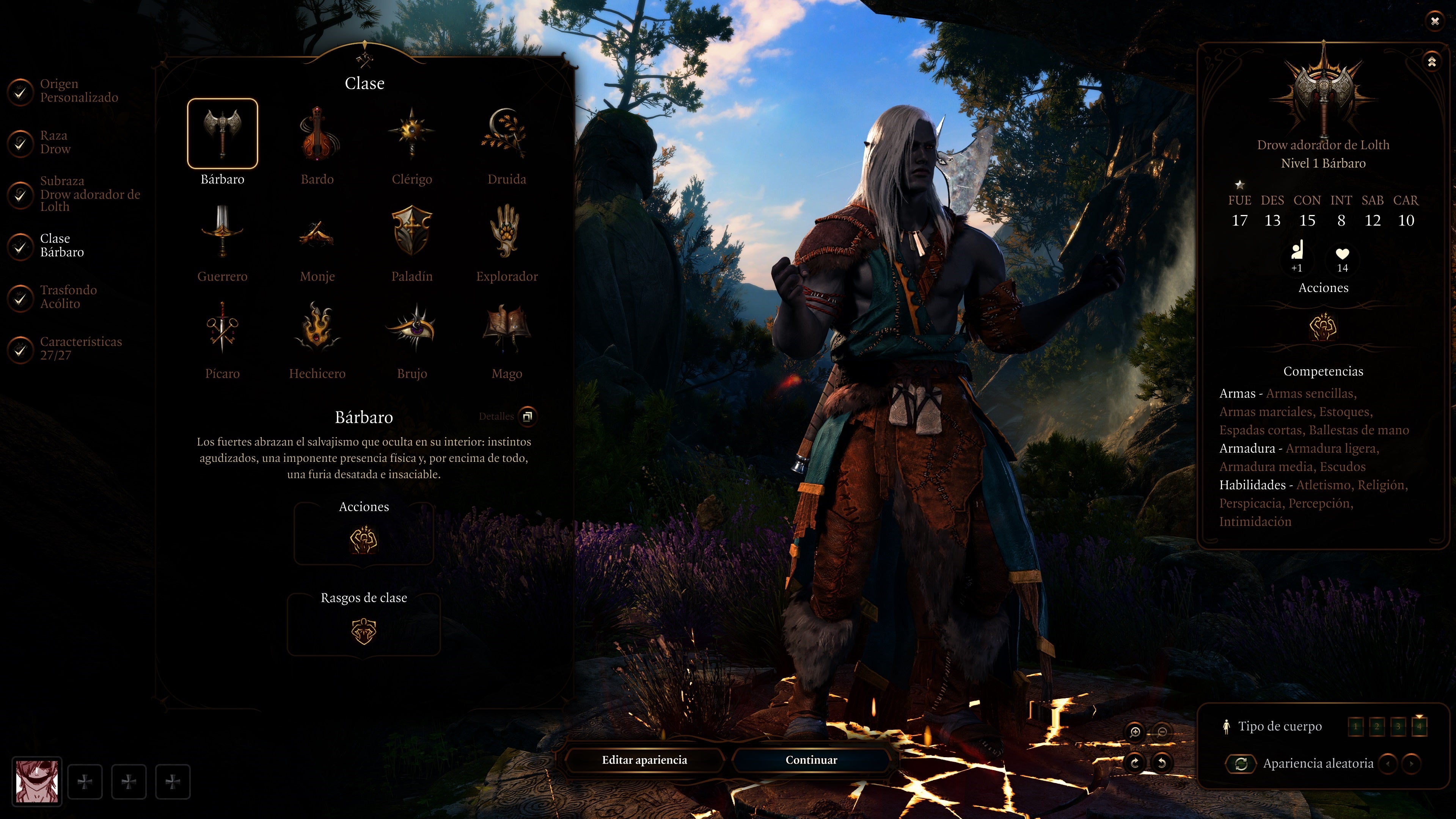
Task: Pick the Explorador class
Action: click(x=506, y=232)
